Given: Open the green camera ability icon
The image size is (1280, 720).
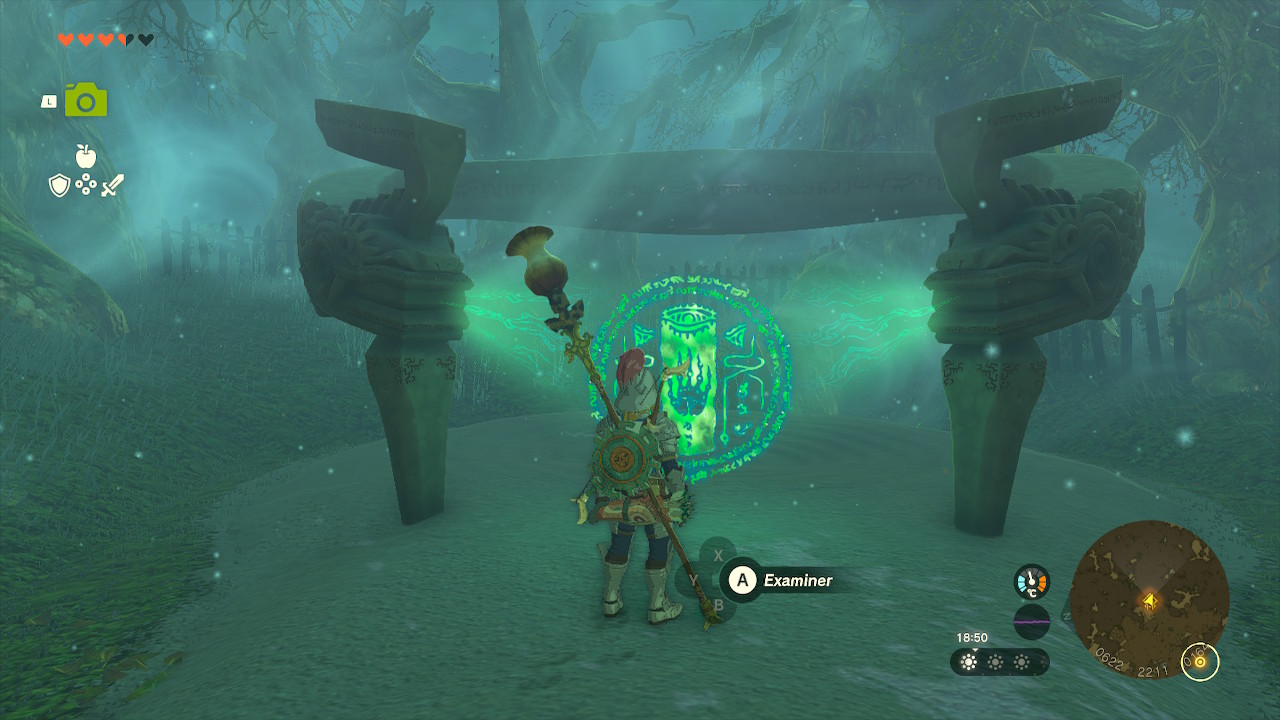Looking at the screenshot, I should coord(86,100).
